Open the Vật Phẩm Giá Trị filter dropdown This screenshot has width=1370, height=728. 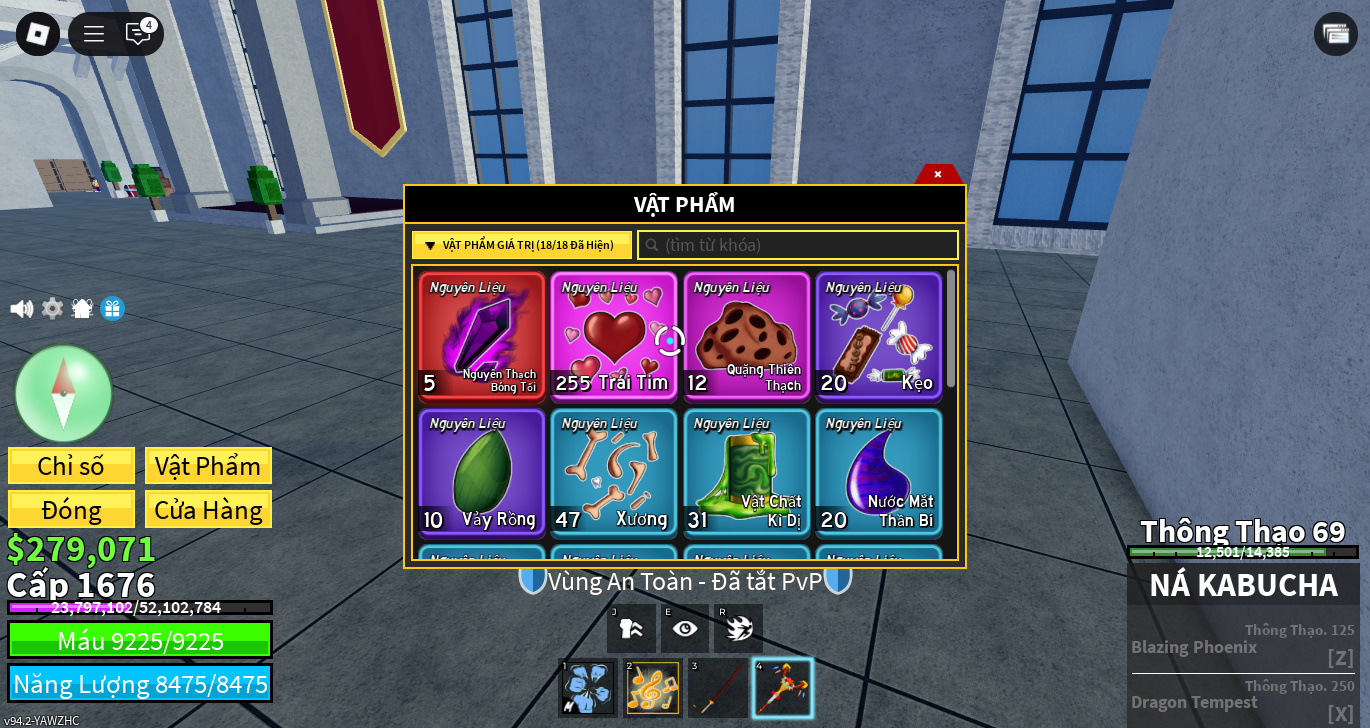pyautogui.click(x=521, y=245)
